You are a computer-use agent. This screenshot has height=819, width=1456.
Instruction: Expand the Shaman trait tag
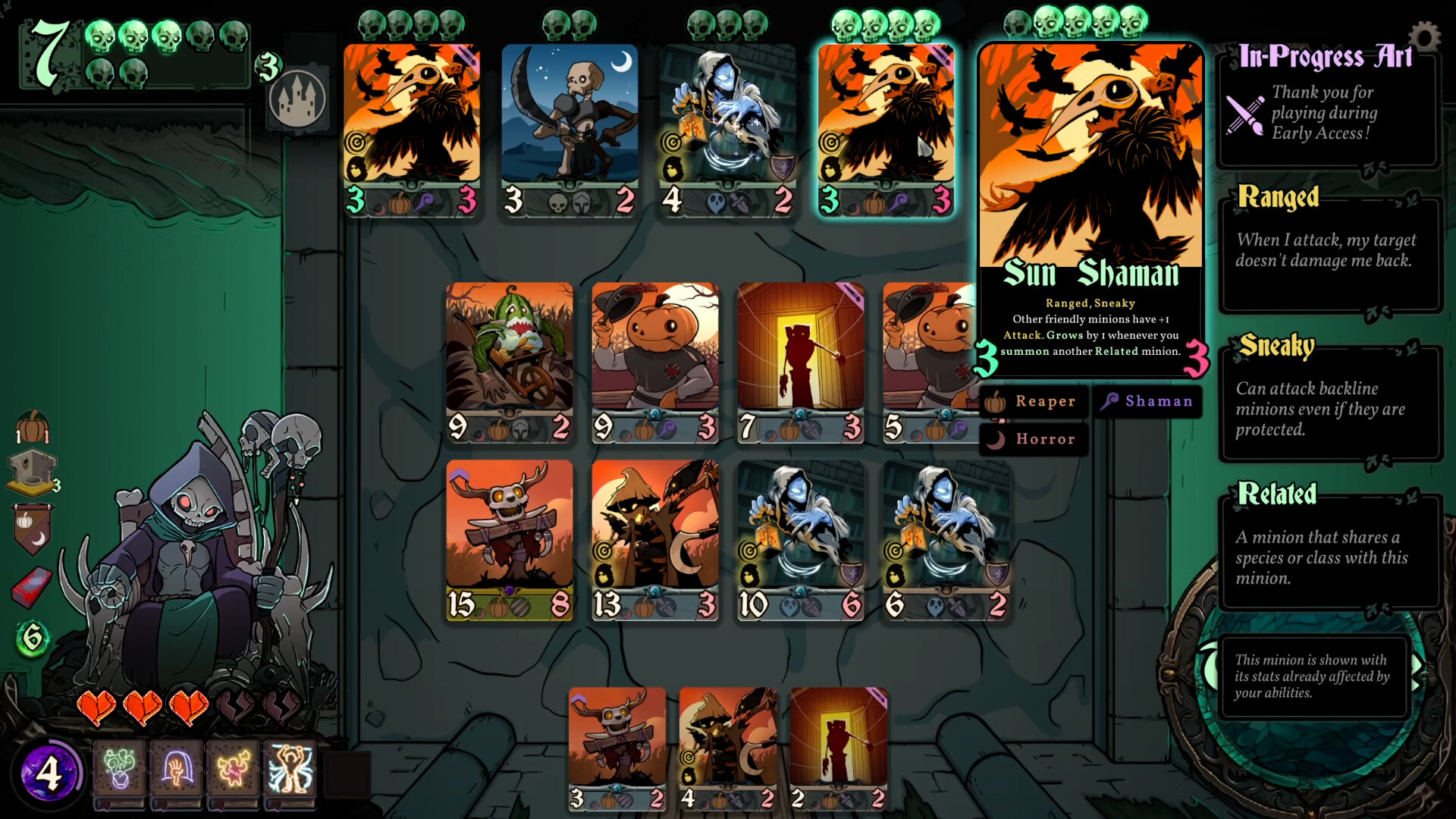(1146, 402)
